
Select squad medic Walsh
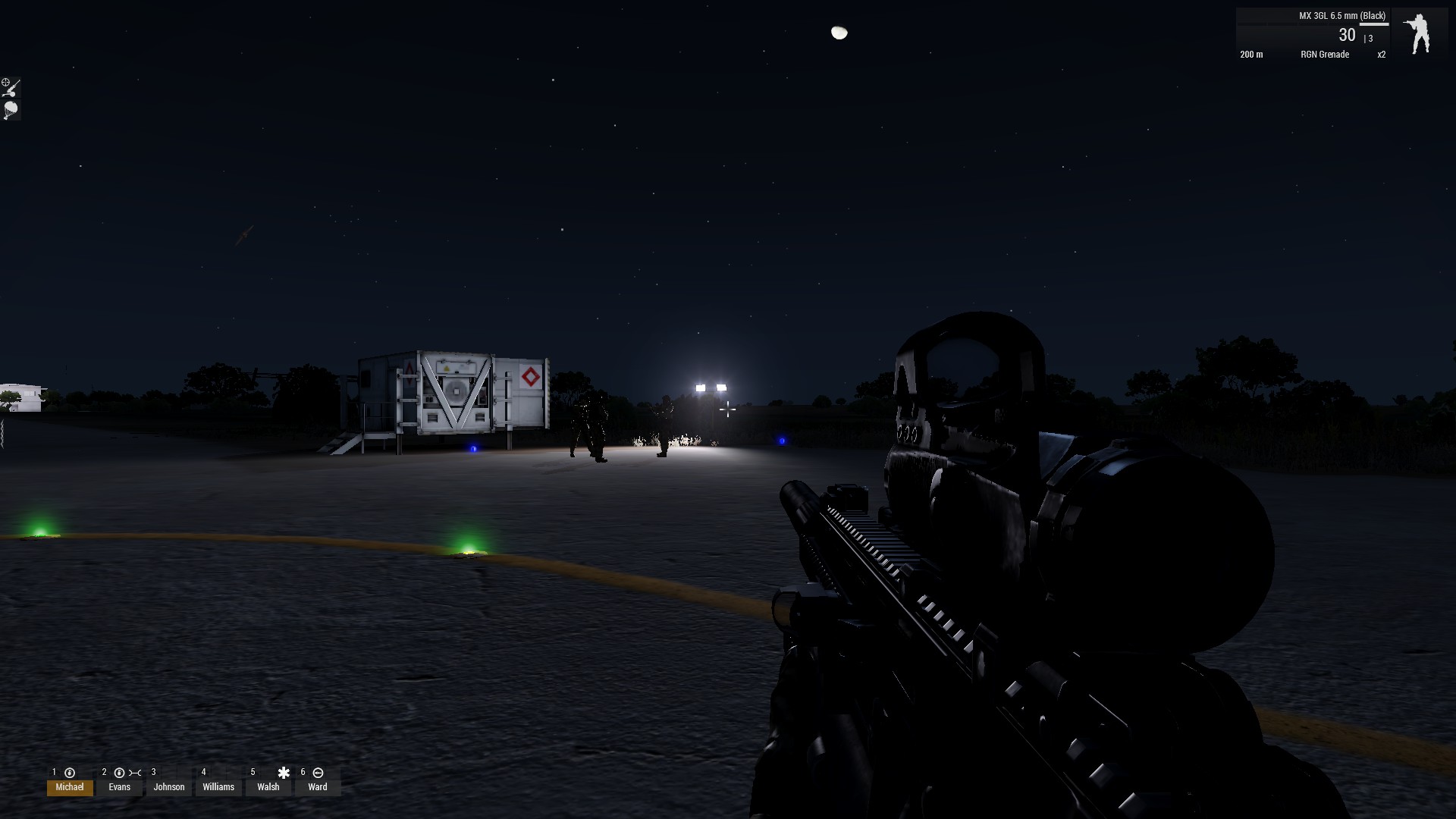268,786
